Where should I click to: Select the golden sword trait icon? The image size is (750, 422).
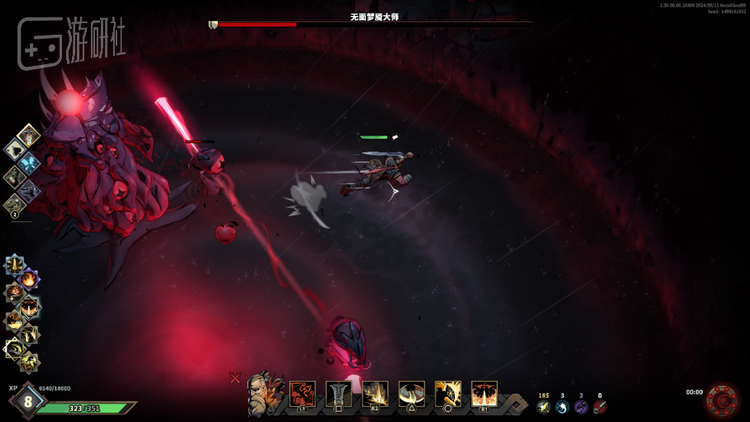coord(15,265)
